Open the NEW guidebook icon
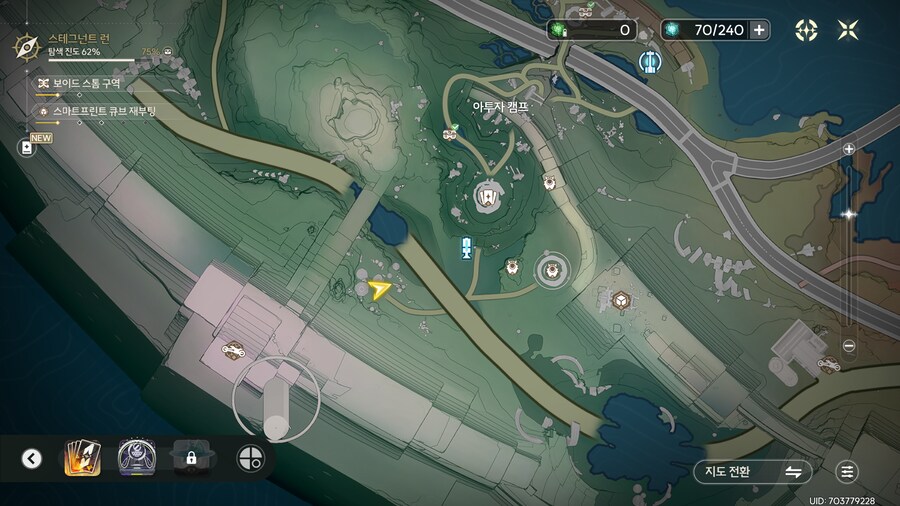Image resolution: width=900 pixels, height=506 pixels. [x=27, y=146]
